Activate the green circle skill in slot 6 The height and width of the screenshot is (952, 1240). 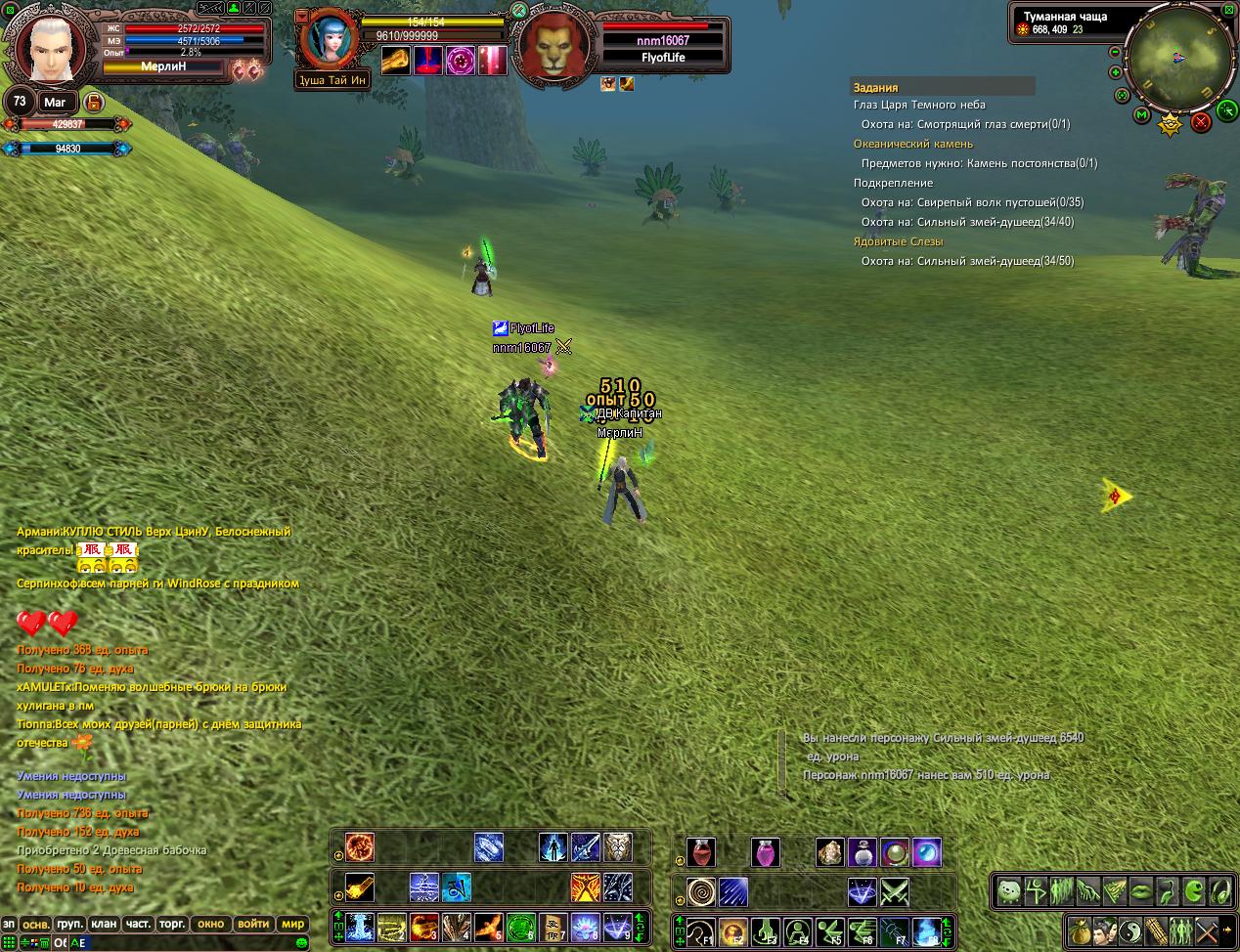(x=520, y=926)
